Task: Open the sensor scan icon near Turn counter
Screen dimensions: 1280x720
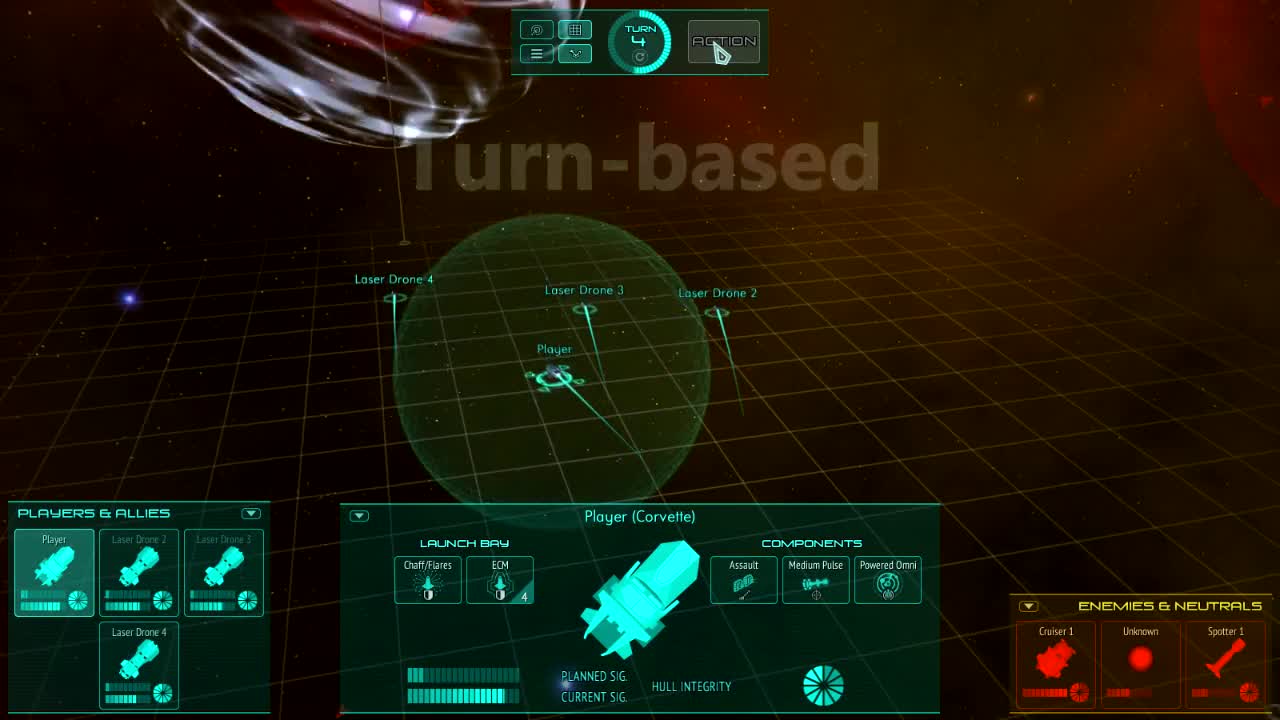Action: (536, 29)
